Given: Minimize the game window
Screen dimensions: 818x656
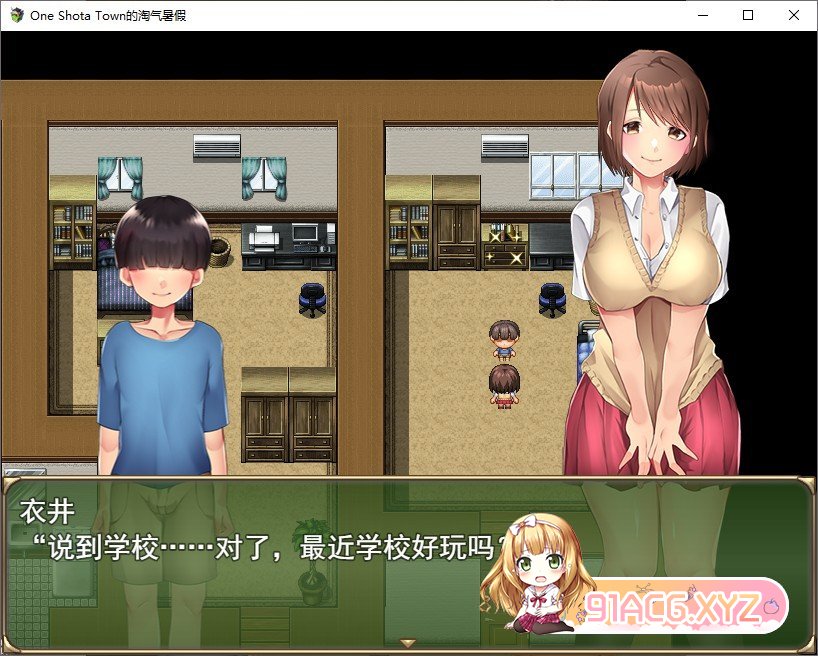Looking at the screenshot, I should 702,15.
